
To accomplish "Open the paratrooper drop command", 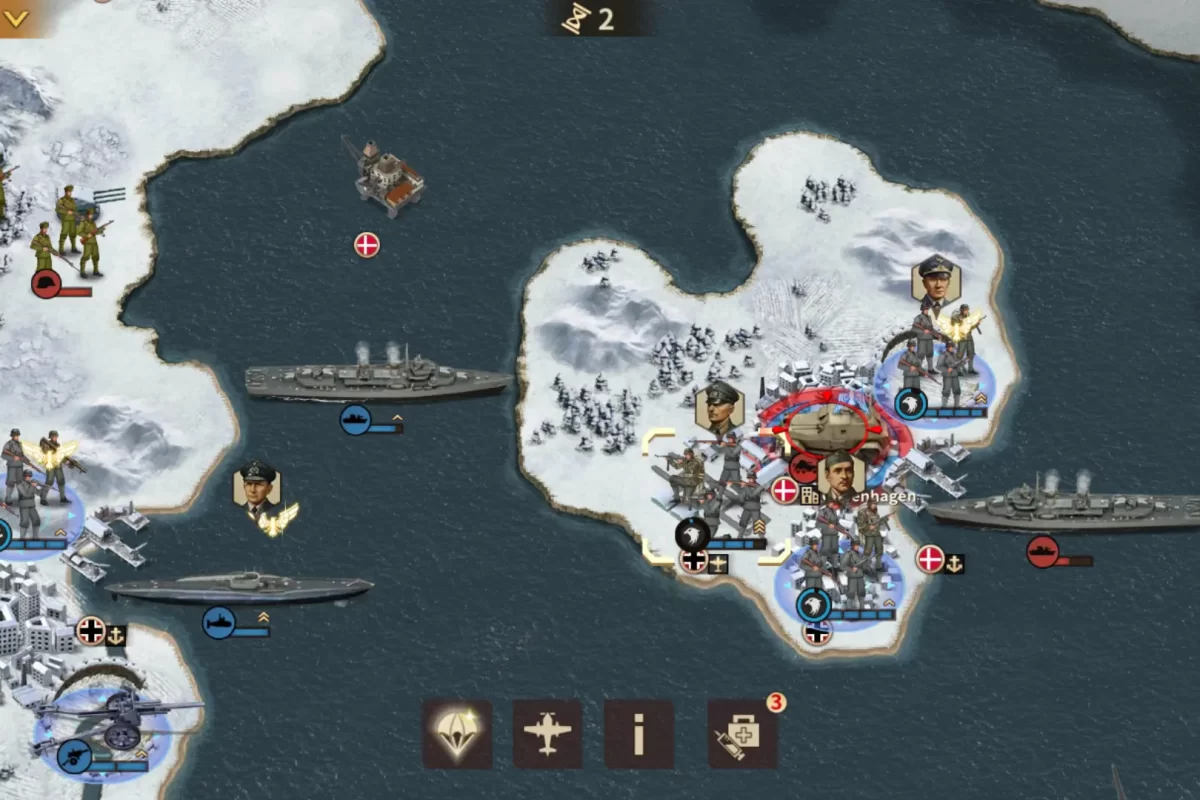I will pyautogui.click(x=457, y=734).
